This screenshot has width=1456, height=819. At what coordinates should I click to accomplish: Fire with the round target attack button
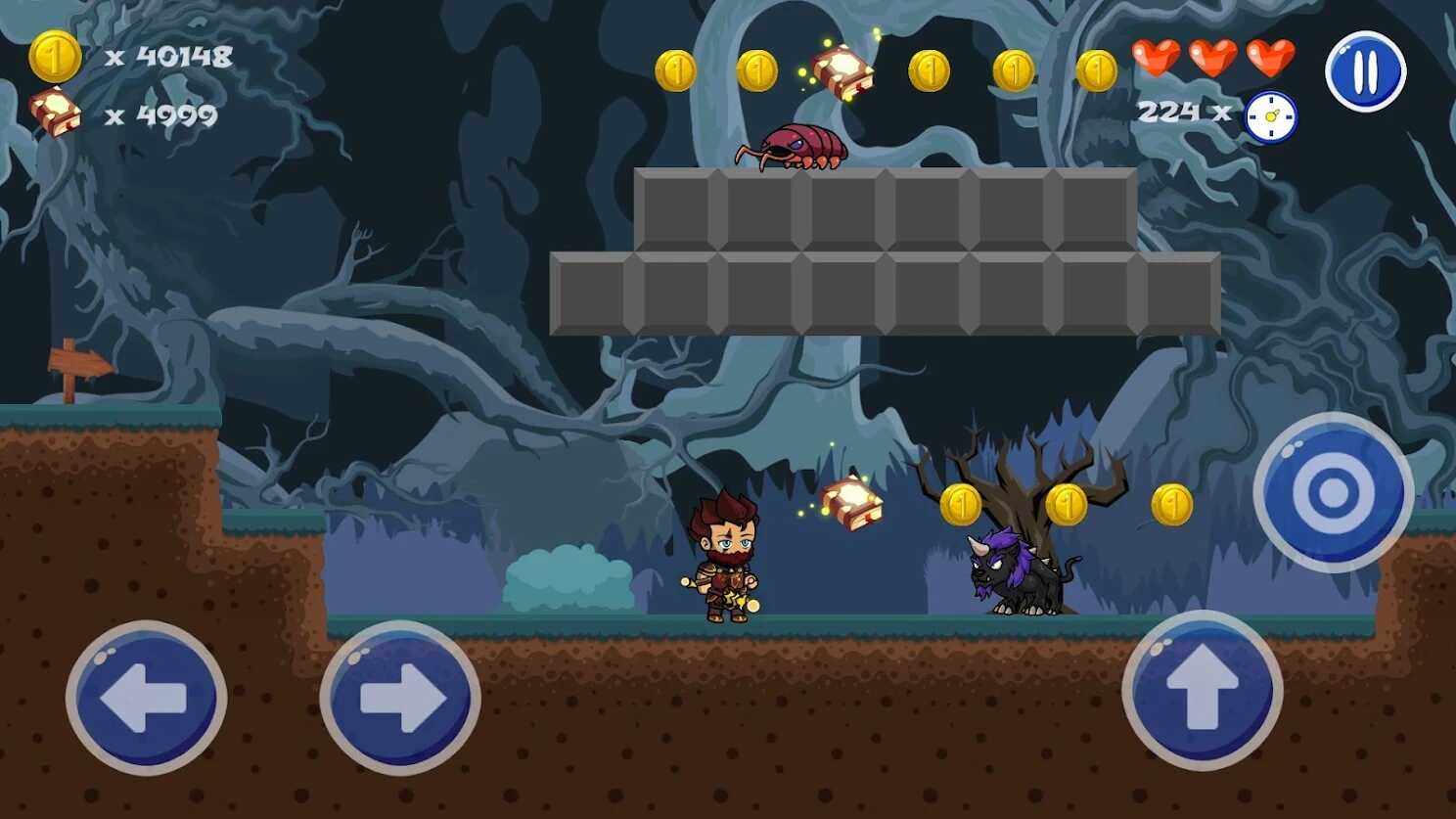click(1333, 492)
